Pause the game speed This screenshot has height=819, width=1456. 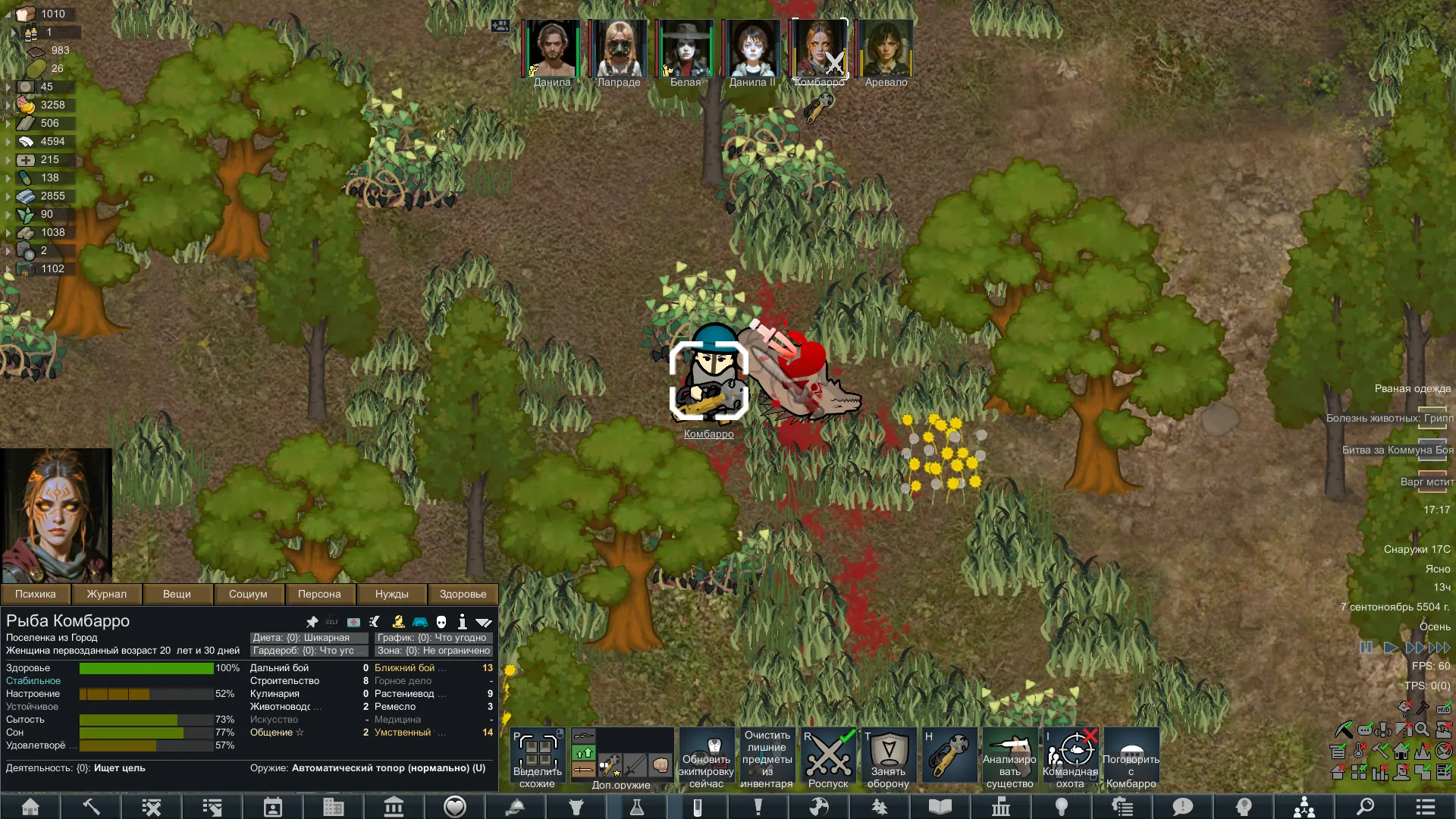1366,648
